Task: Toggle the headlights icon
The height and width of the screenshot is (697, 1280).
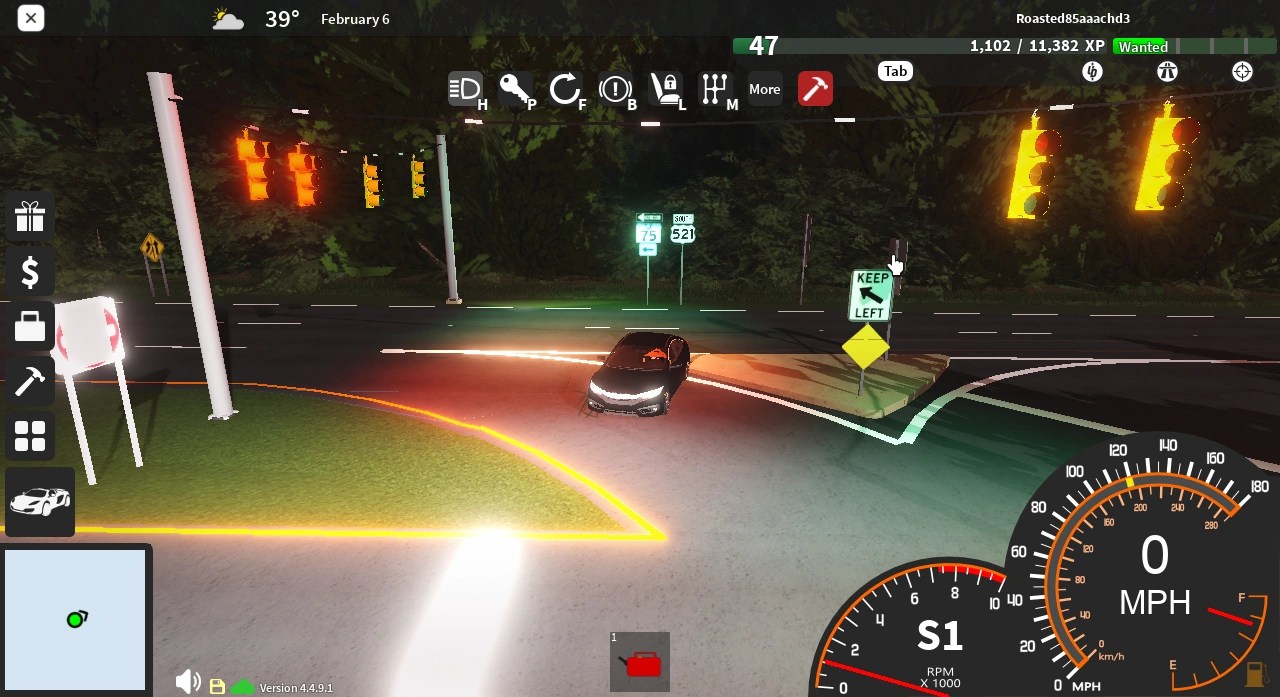Action: 465,89
